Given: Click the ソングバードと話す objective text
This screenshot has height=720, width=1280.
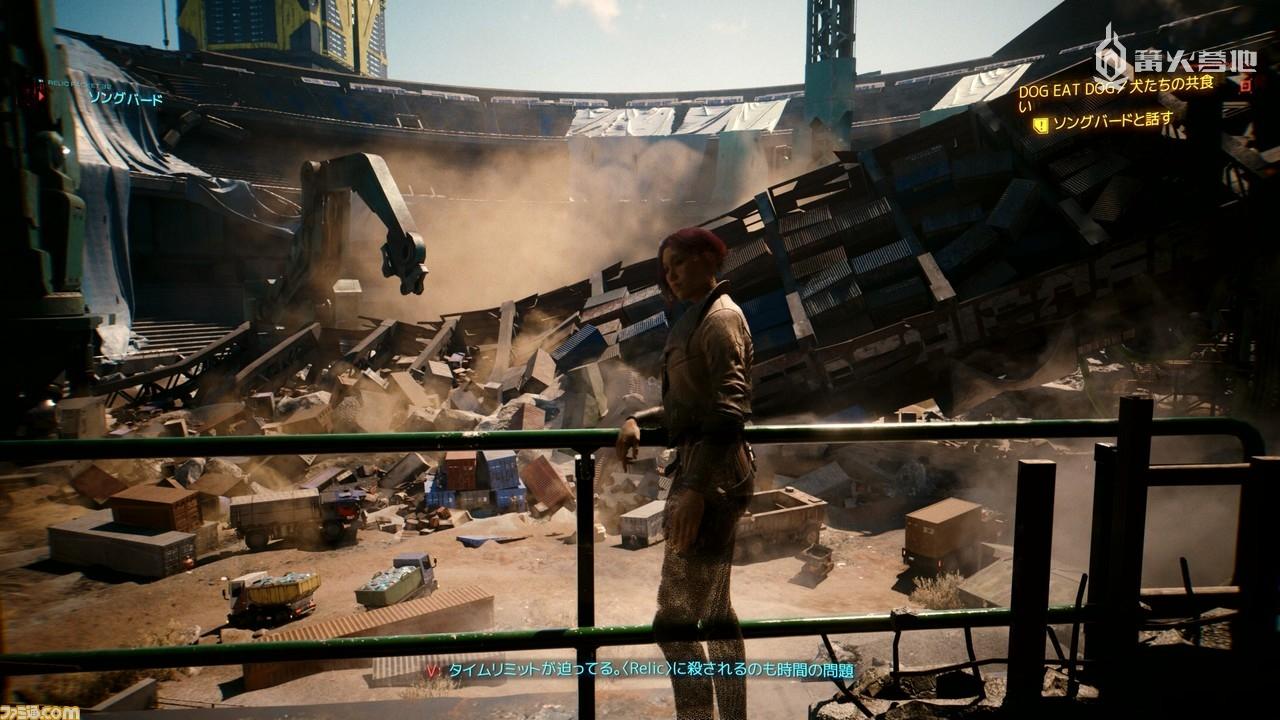Looking at the screenshot, I should [x=1110, y=124].
